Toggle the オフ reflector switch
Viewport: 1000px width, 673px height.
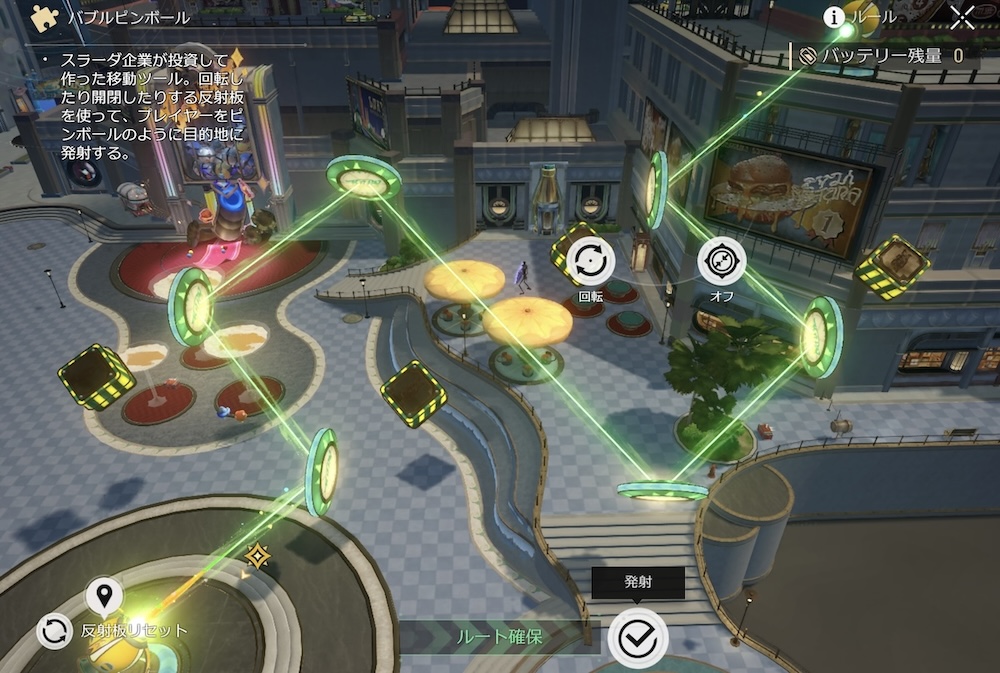tap(721, 262)
